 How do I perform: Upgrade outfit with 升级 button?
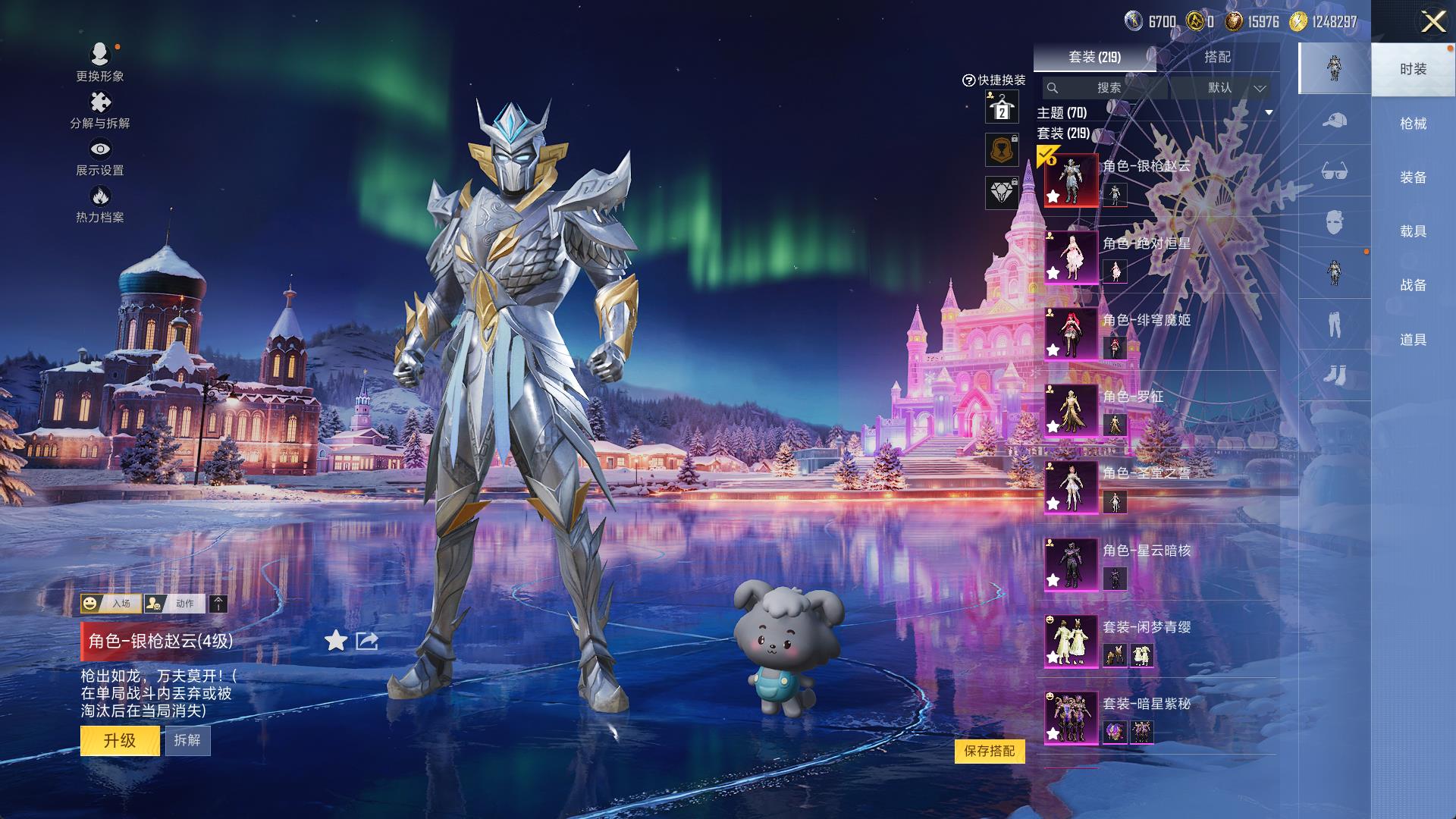pyautogui.click(x=120, y=740)
